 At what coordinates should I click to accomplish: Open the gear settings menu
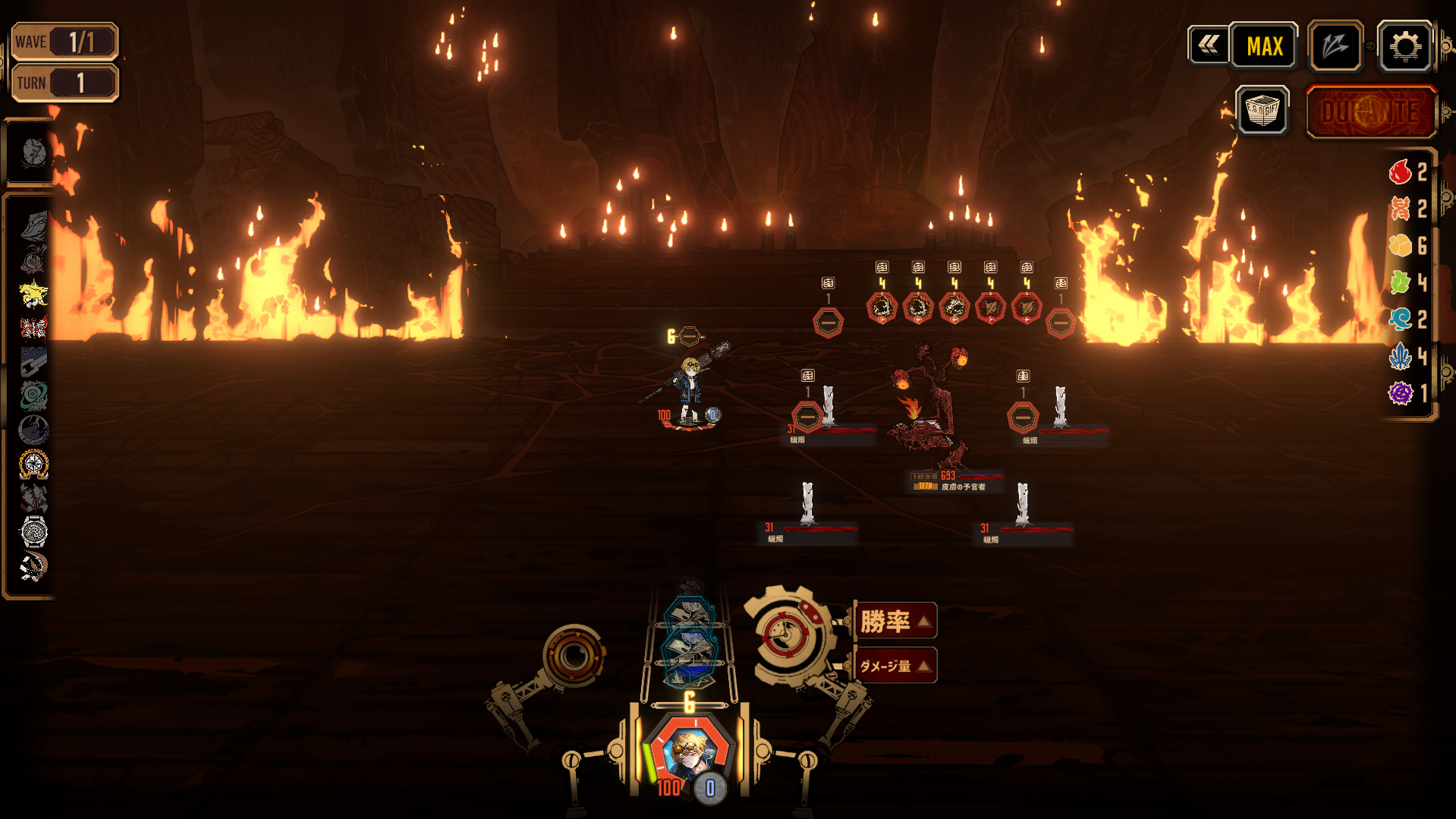[1404, 47]
